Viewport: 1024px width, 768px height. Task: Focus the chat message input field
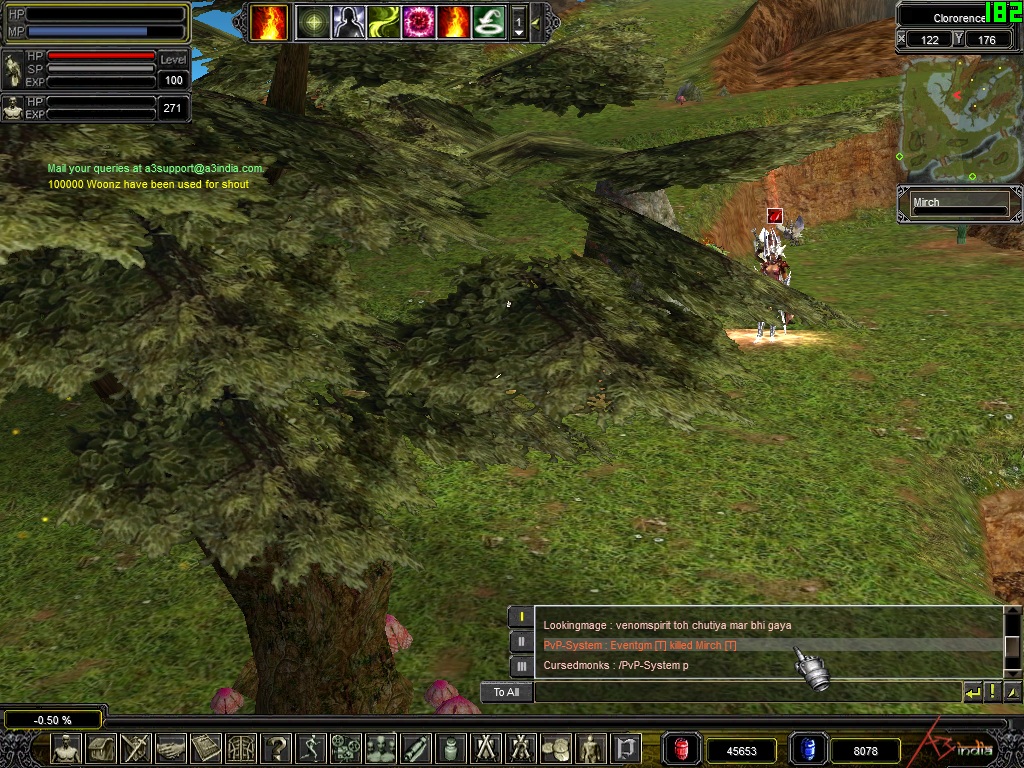click(747, 692)
